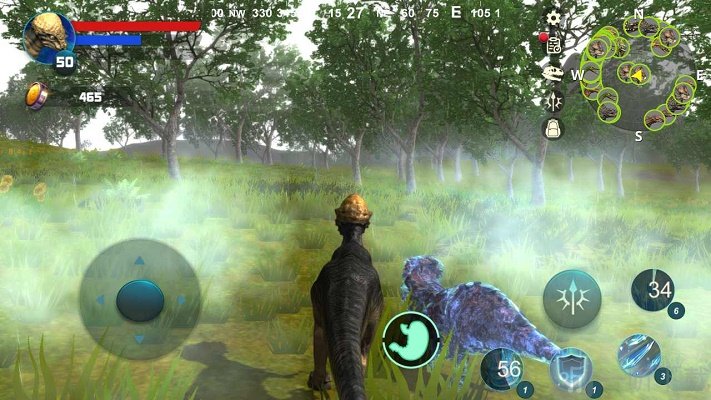Click the circular minimap
The height and width of the screenshot is (400, 711).
point(638,73)
